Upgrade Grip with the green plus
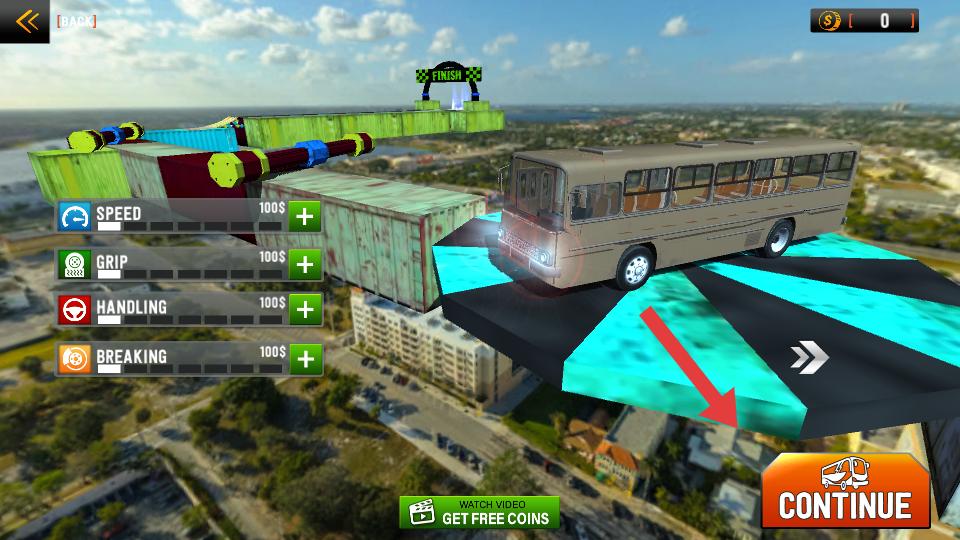Image resolution: width=960 pixels, height=540 pixels. coord(305,264)
